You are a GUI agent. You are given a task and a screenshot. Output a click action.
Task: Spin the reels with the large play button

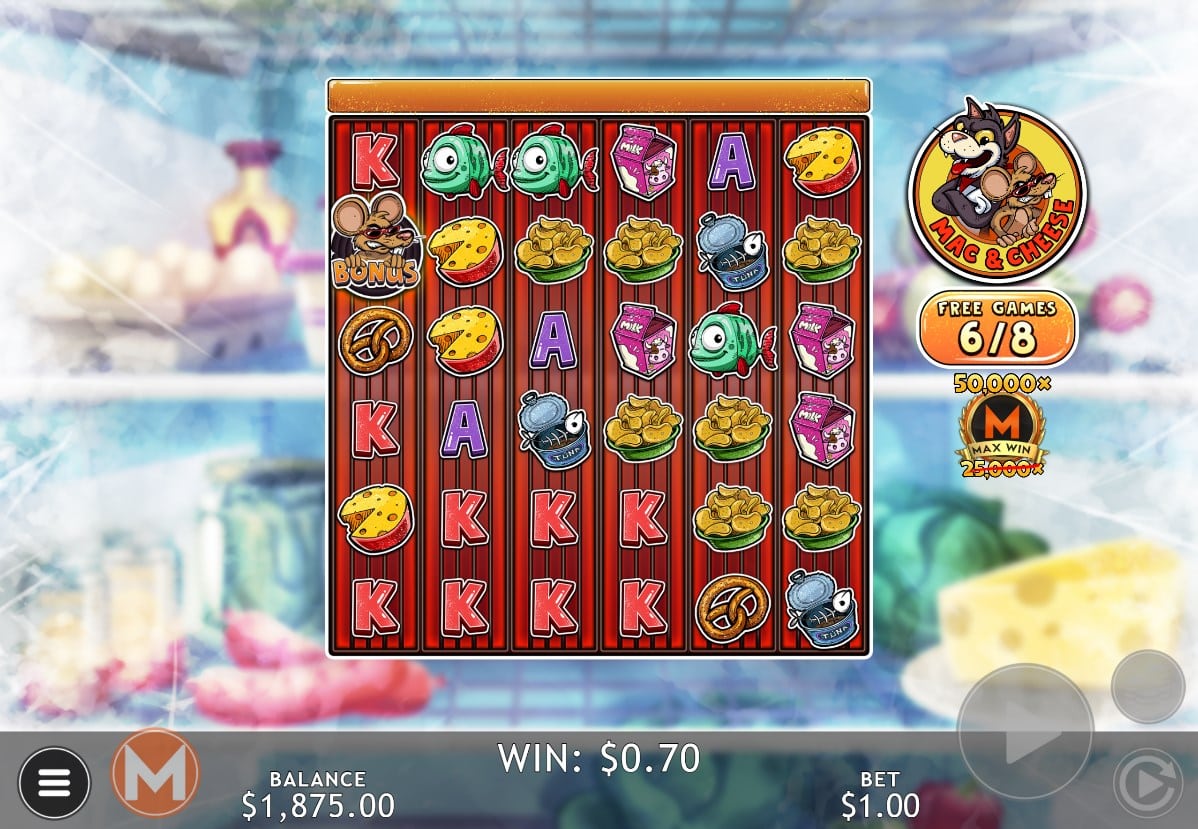point(1025,730)
